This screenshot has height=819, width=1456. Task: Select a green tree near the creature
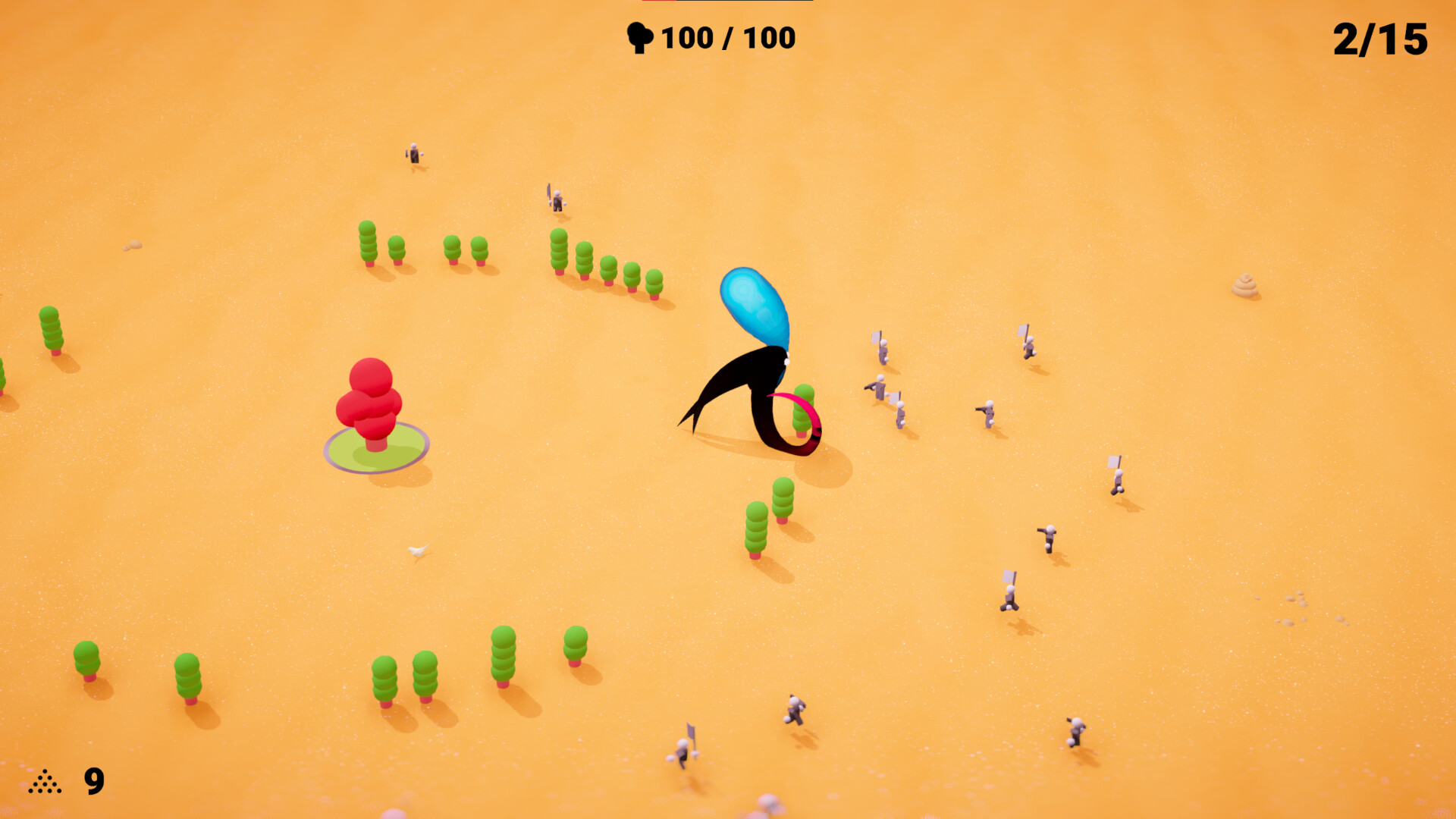(781, 500)
